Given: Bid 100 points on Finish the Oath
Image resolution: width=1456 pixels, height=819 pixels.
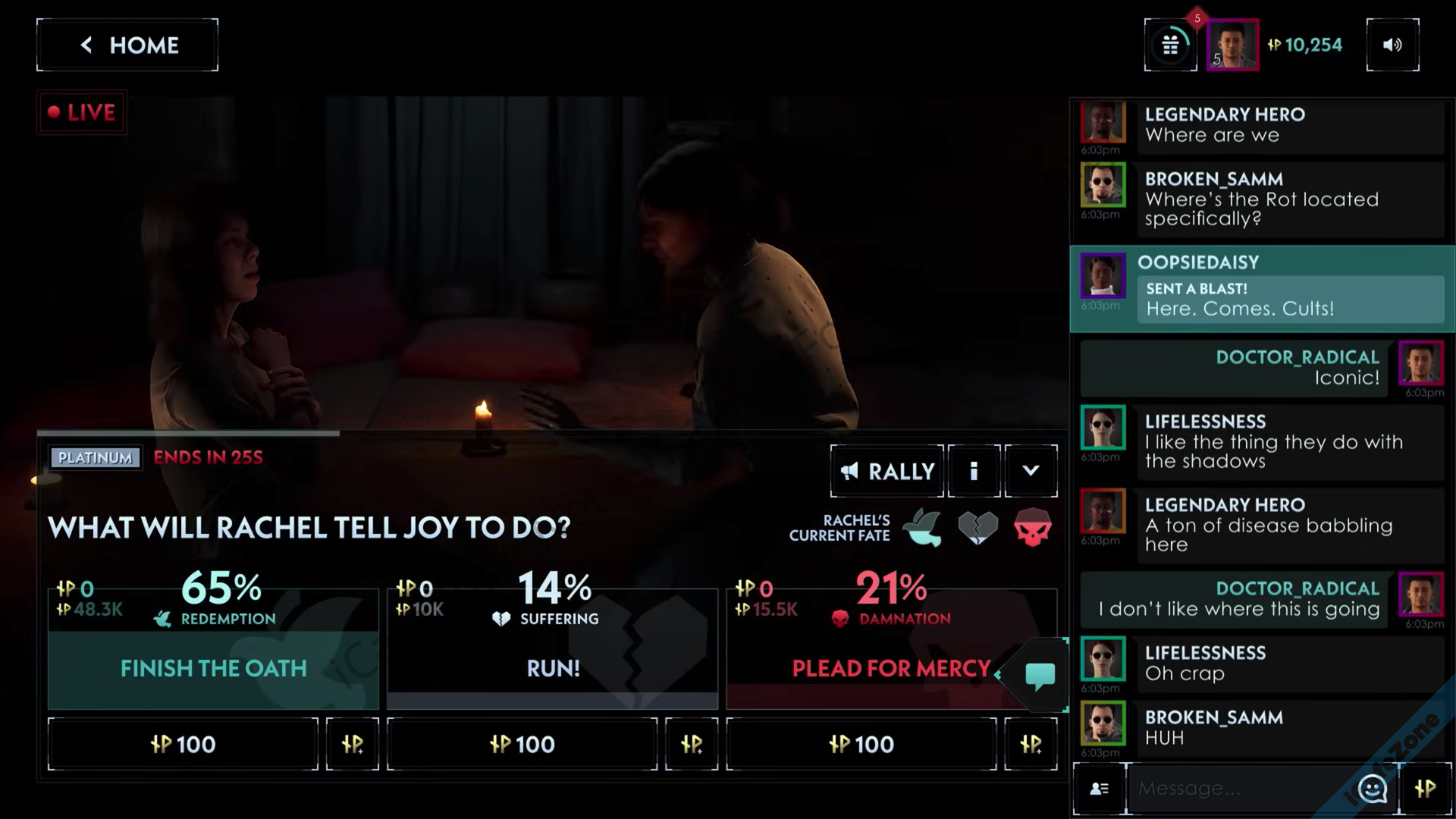Looking at the screenshot, I should click(183, 744).
